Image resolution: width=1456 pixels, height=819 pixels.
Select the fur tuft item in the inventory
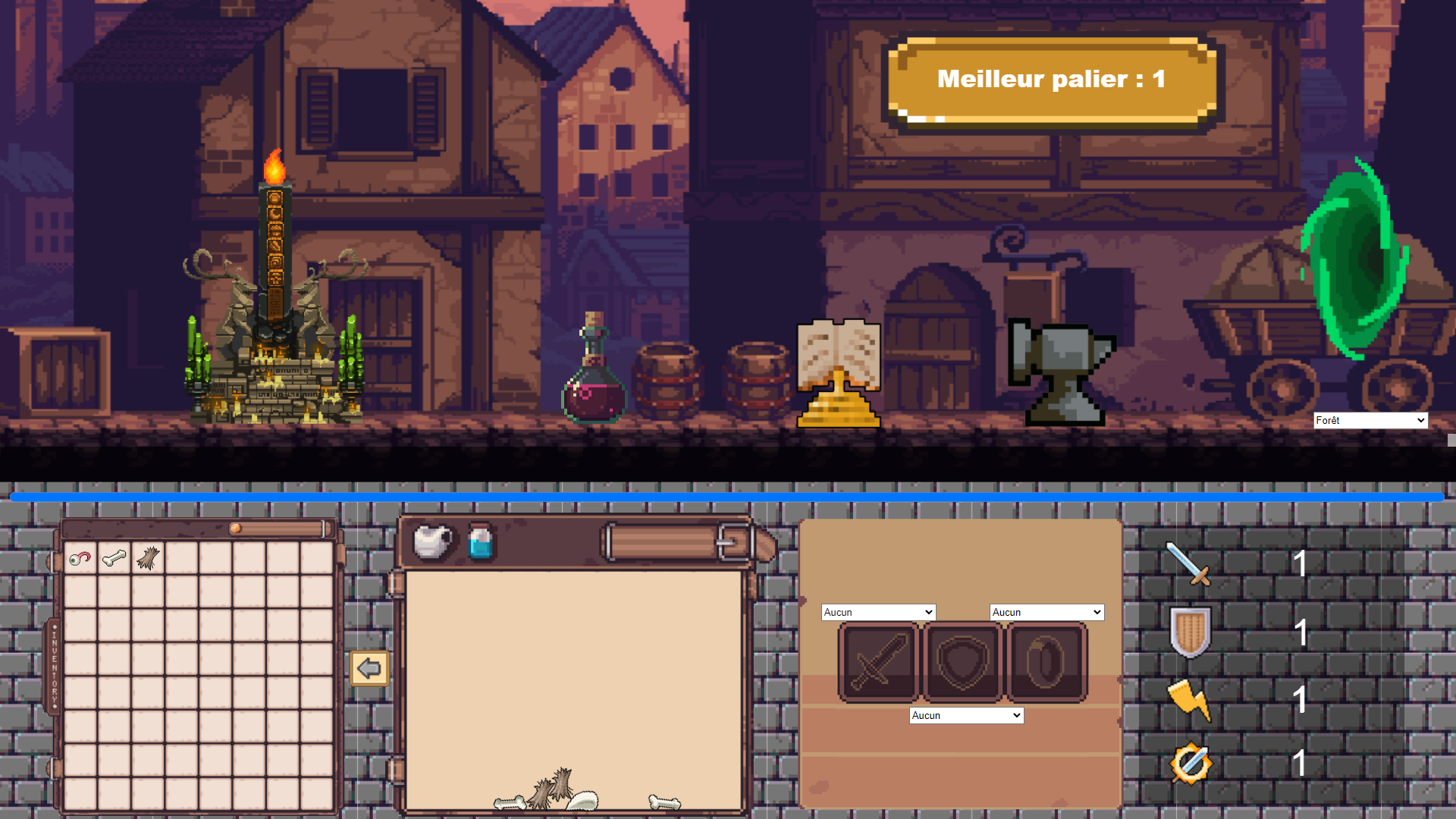[148, 559]
